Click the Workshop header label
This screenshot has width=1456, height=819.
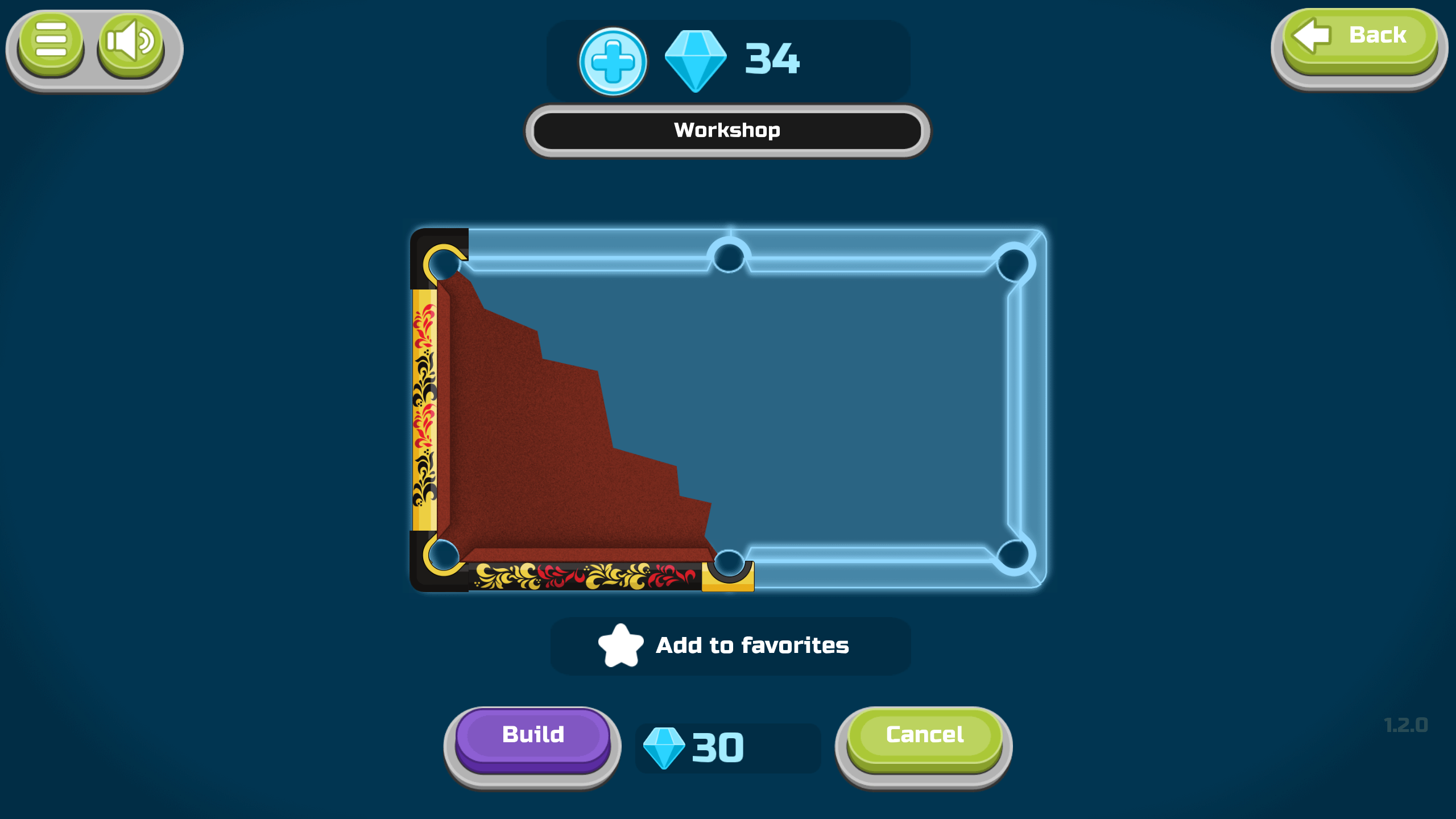click(x=728, y=130)
